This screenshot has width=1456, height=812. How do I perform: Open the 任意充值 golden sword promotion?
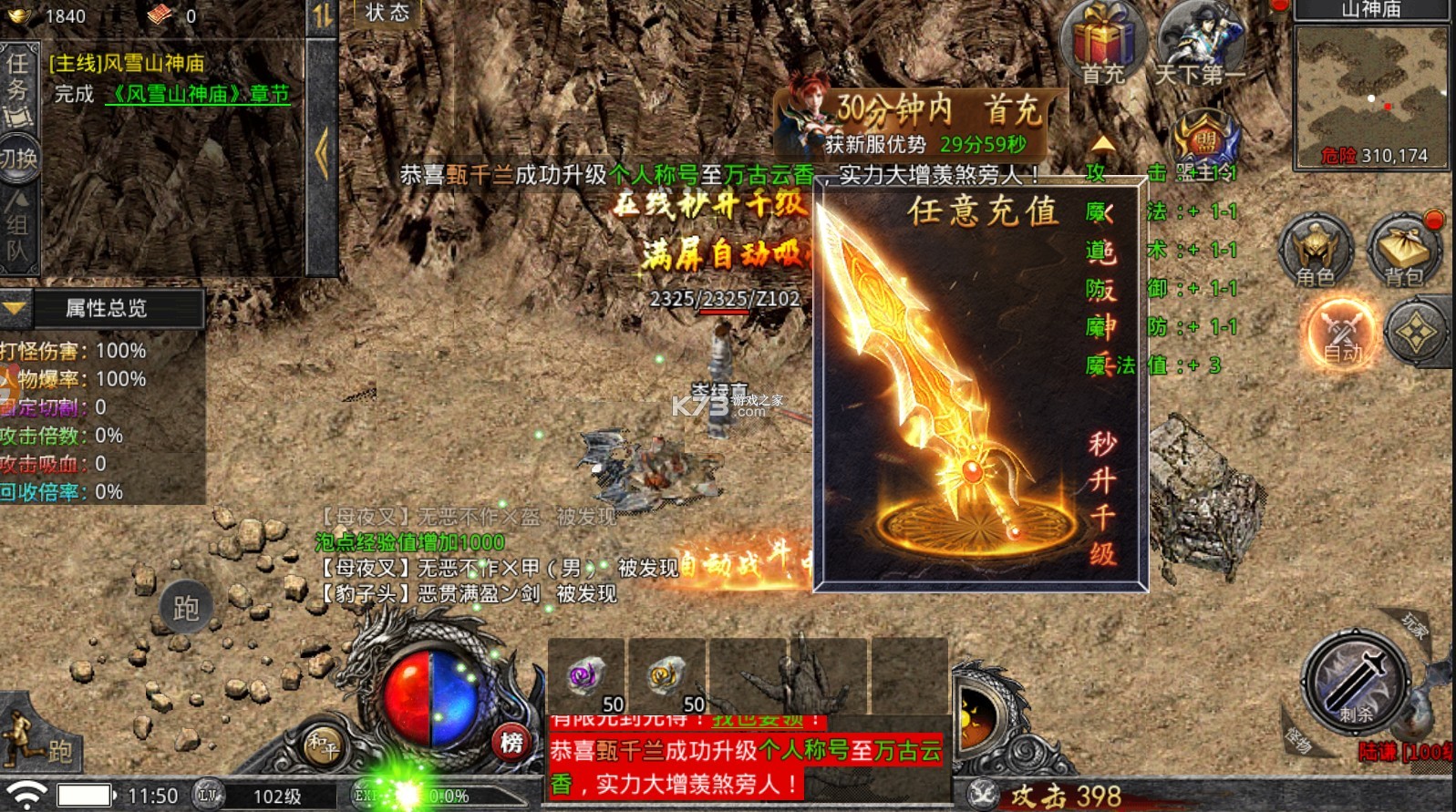pos(979,383)
